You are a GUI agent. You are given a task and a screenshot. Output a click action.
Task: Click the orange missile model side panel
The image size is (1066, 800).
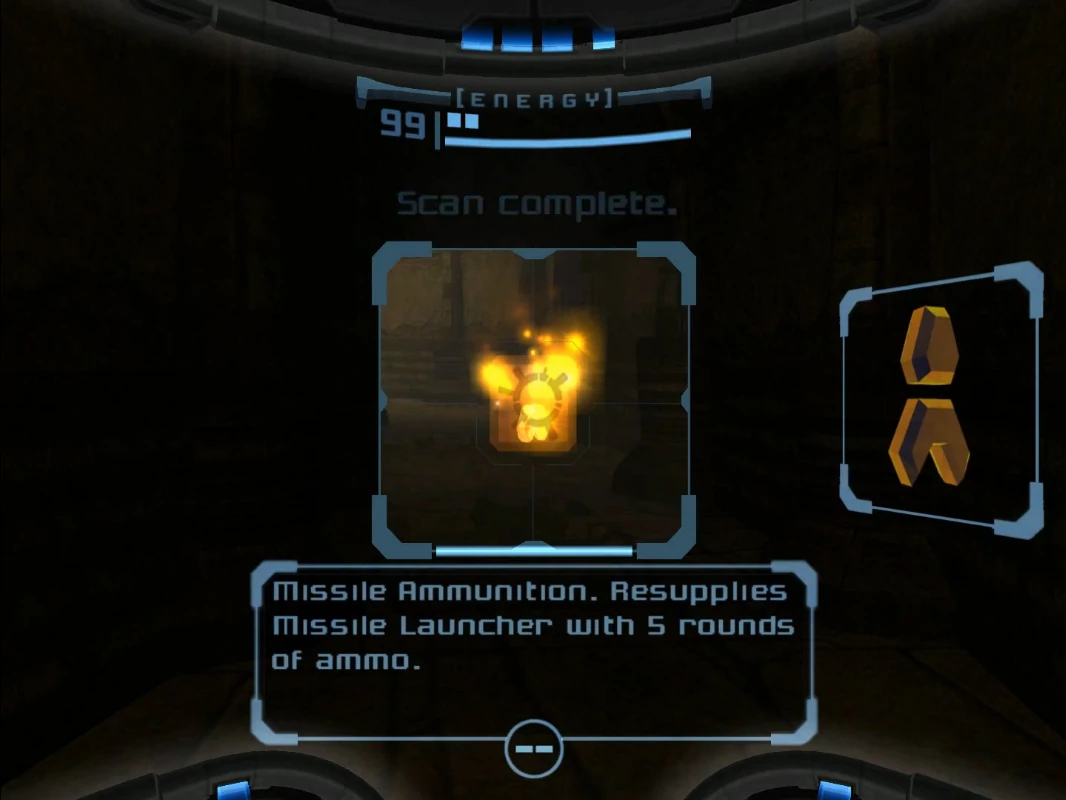click(x=941, y=398)
